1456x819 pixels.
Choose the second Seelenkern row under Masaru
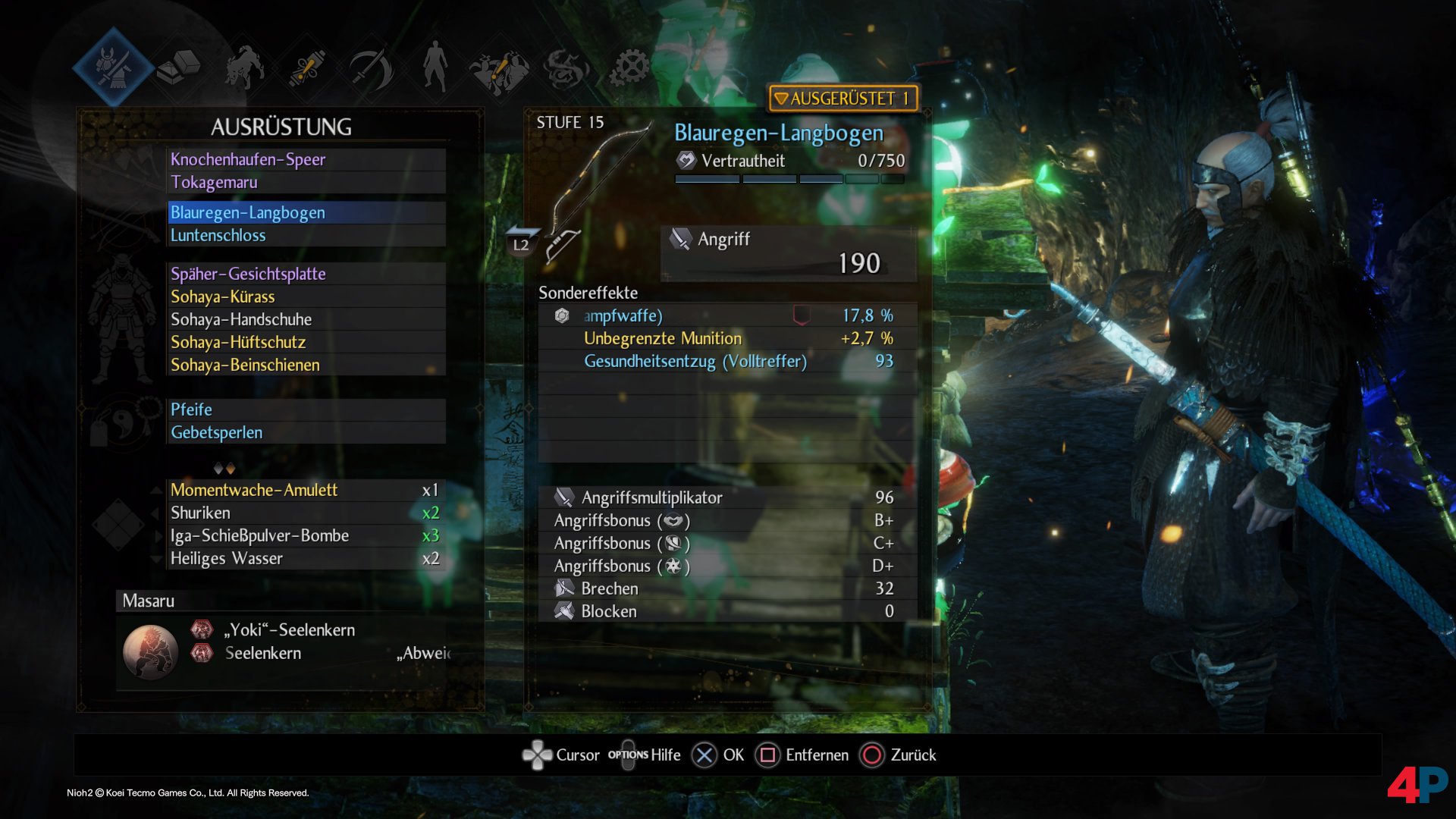pyautogui.click(x=263, y=653)
